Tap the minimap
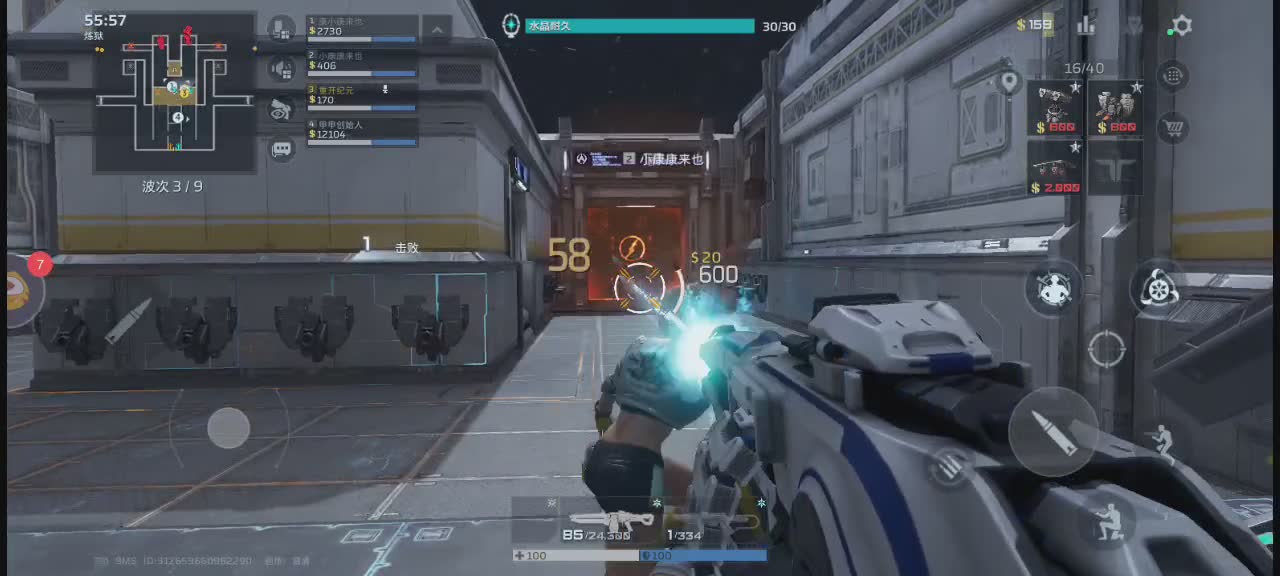 coord(175,93)
